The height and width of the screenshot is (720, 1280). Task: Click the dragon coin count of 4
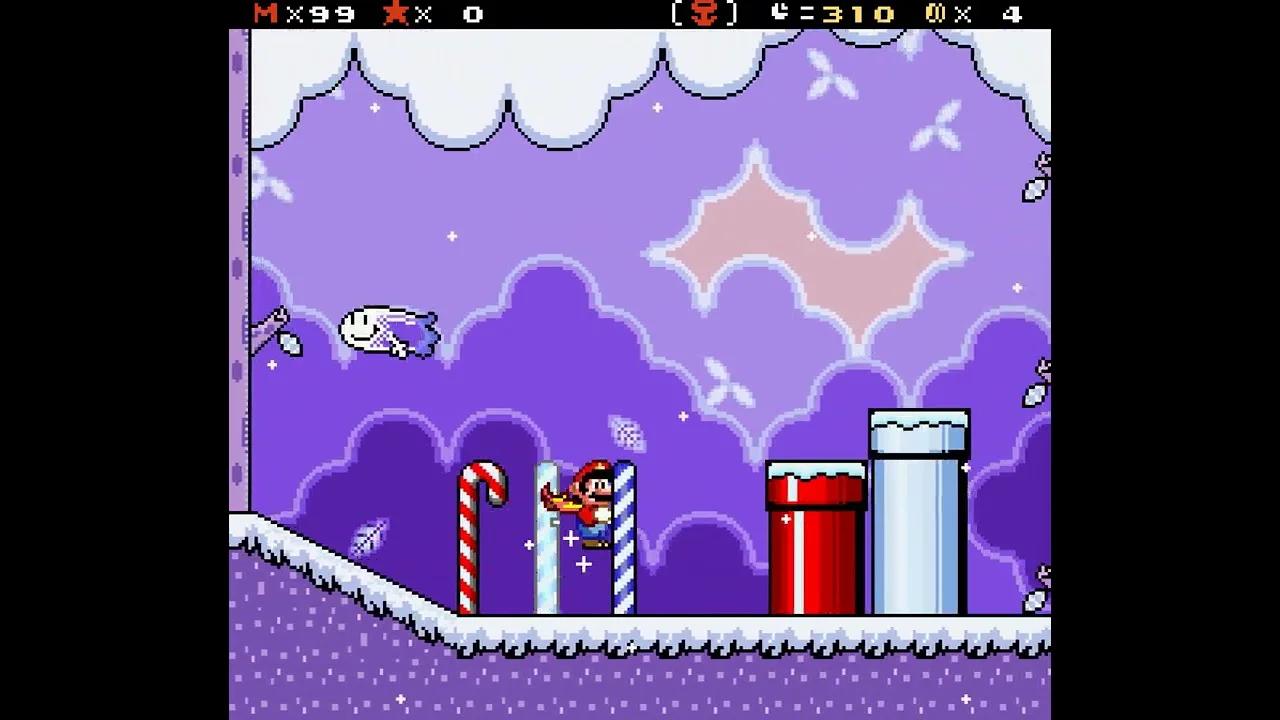[x=1010, y=15]
